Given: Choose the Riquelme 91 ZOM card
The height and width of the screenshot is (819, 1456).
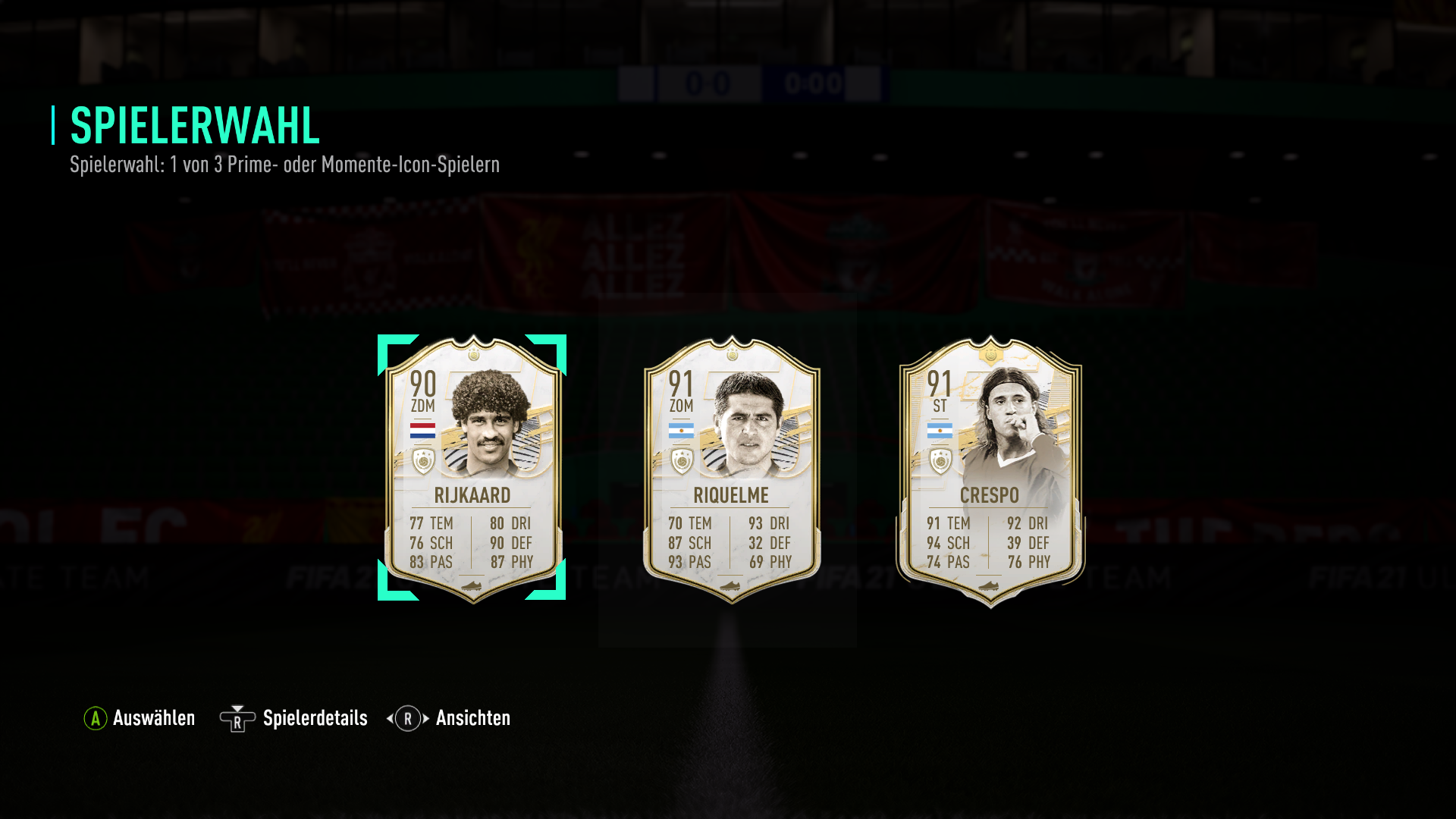Looking at the screenshot, I should click(731, 468).
